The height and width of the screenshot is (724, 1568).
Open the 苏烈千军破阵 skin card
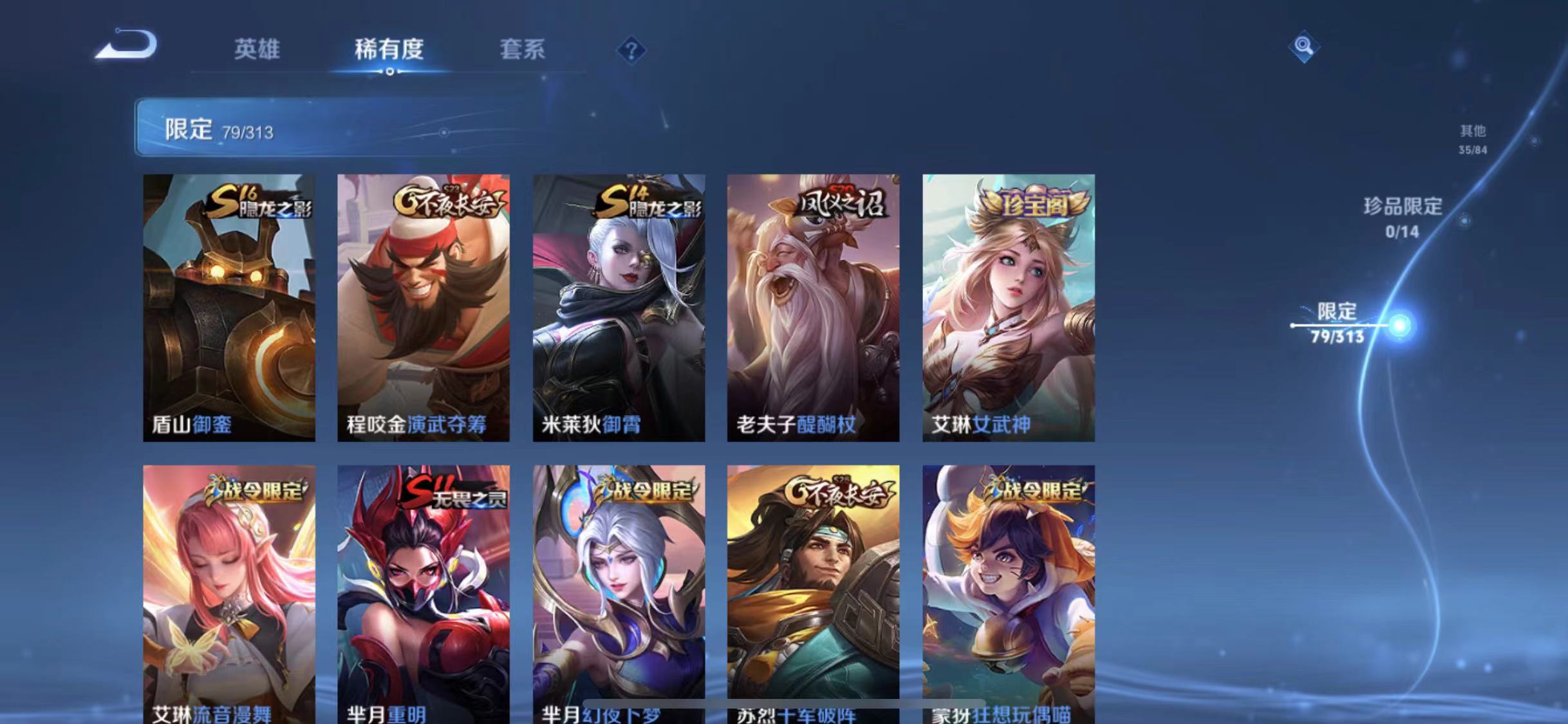[812, 592]
